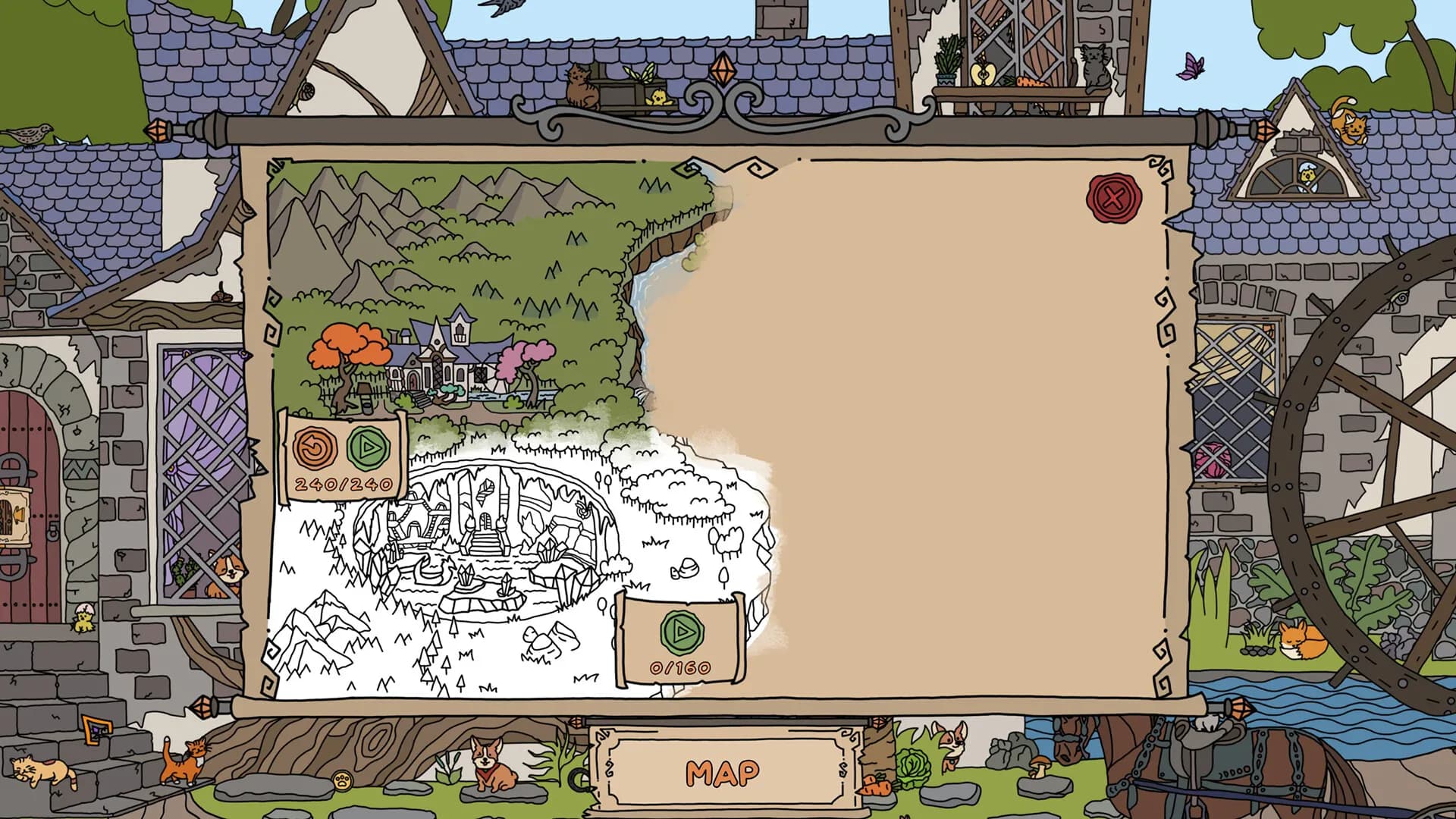Viewport: 1456px width, 819px height.
Task: Select the uncolored crystal cave thumbnail
Action: coord(485,546)
